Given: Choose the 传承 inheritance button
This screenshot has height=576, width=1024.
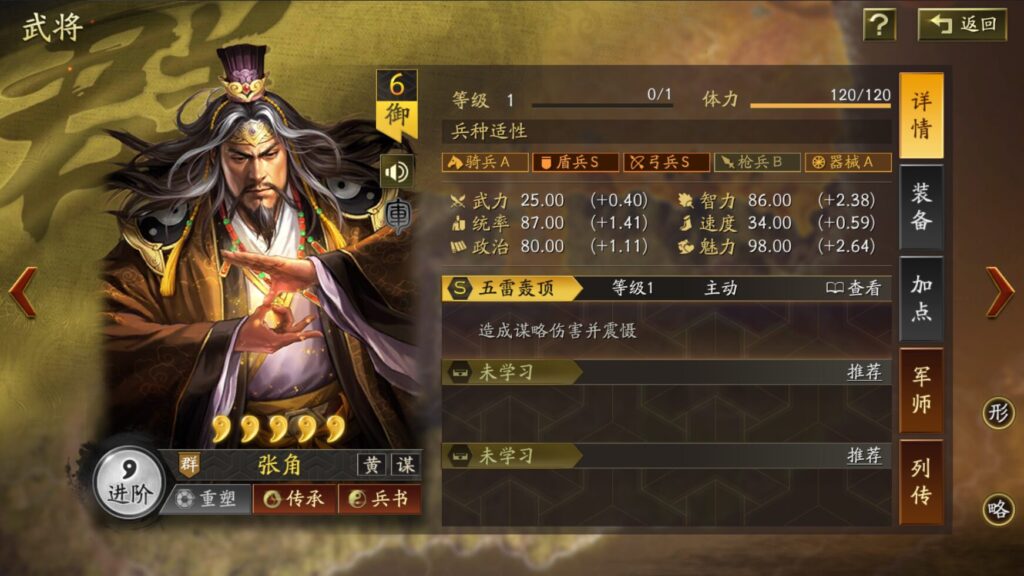Looking at the screenshot, I should [x=294, y=498].
